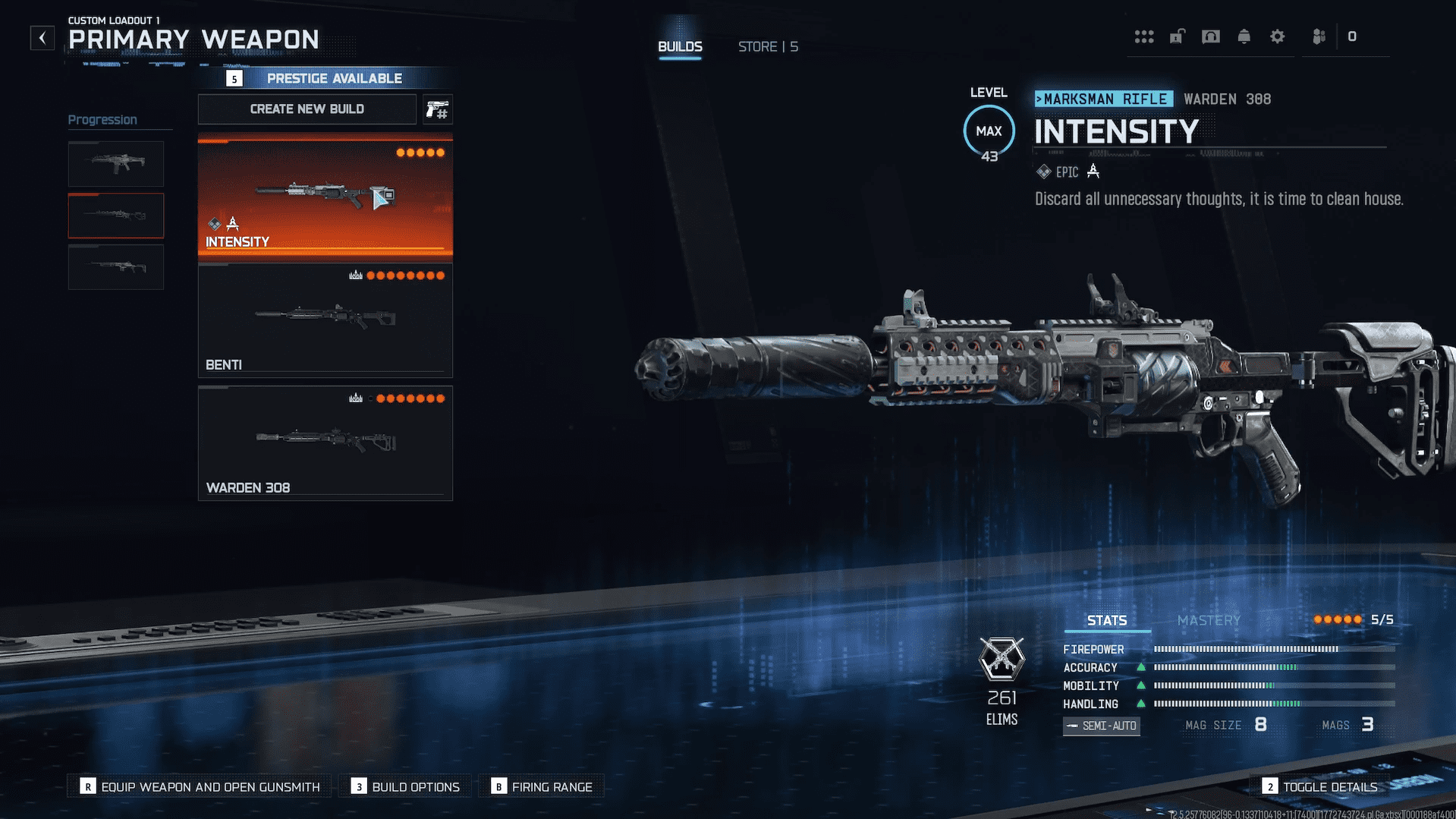Viewport: 1456px width, 819px height.
Task: Enter the Firing Range
Action: 542,786
